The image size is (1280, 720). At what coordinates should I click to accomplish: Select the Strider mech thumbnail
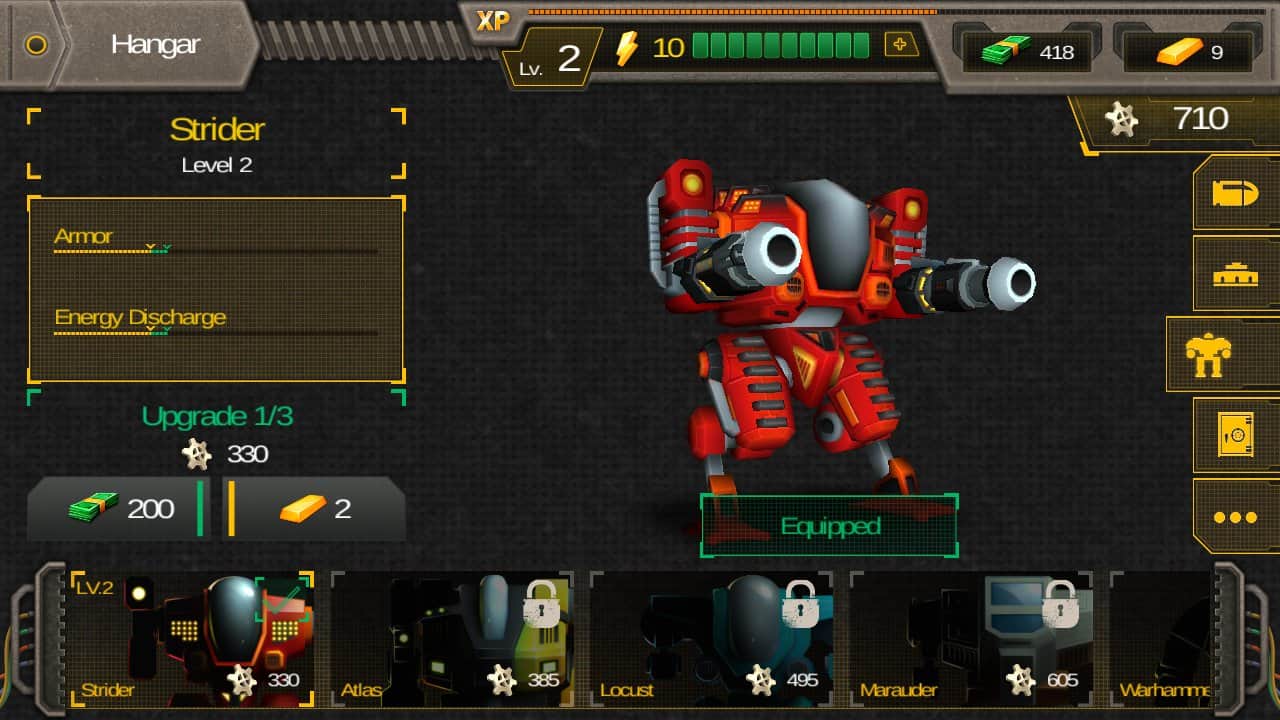[190, 638]
